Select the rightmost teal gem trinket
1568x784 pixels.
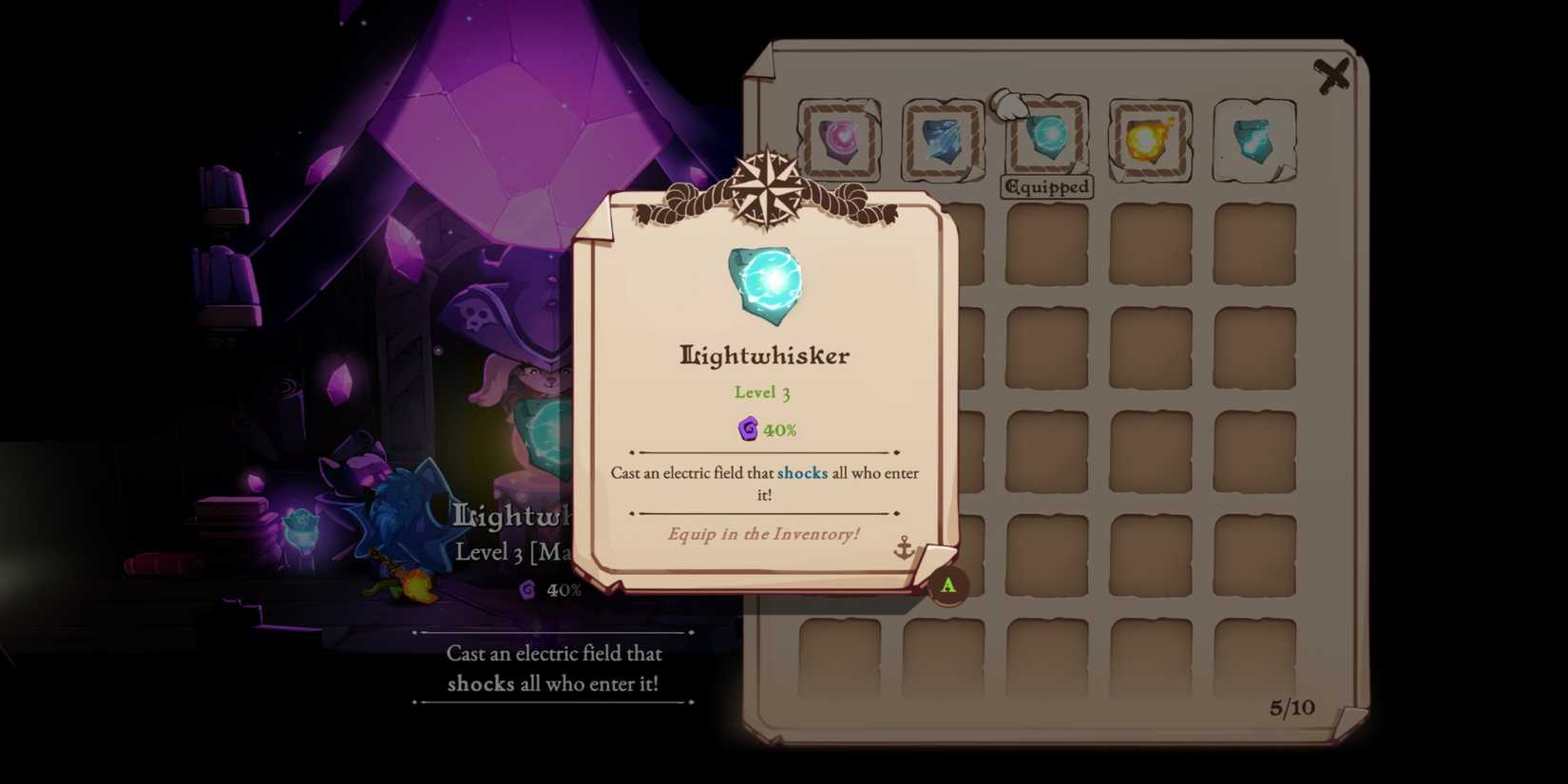pyautogui.click(x=1253, y=143)
